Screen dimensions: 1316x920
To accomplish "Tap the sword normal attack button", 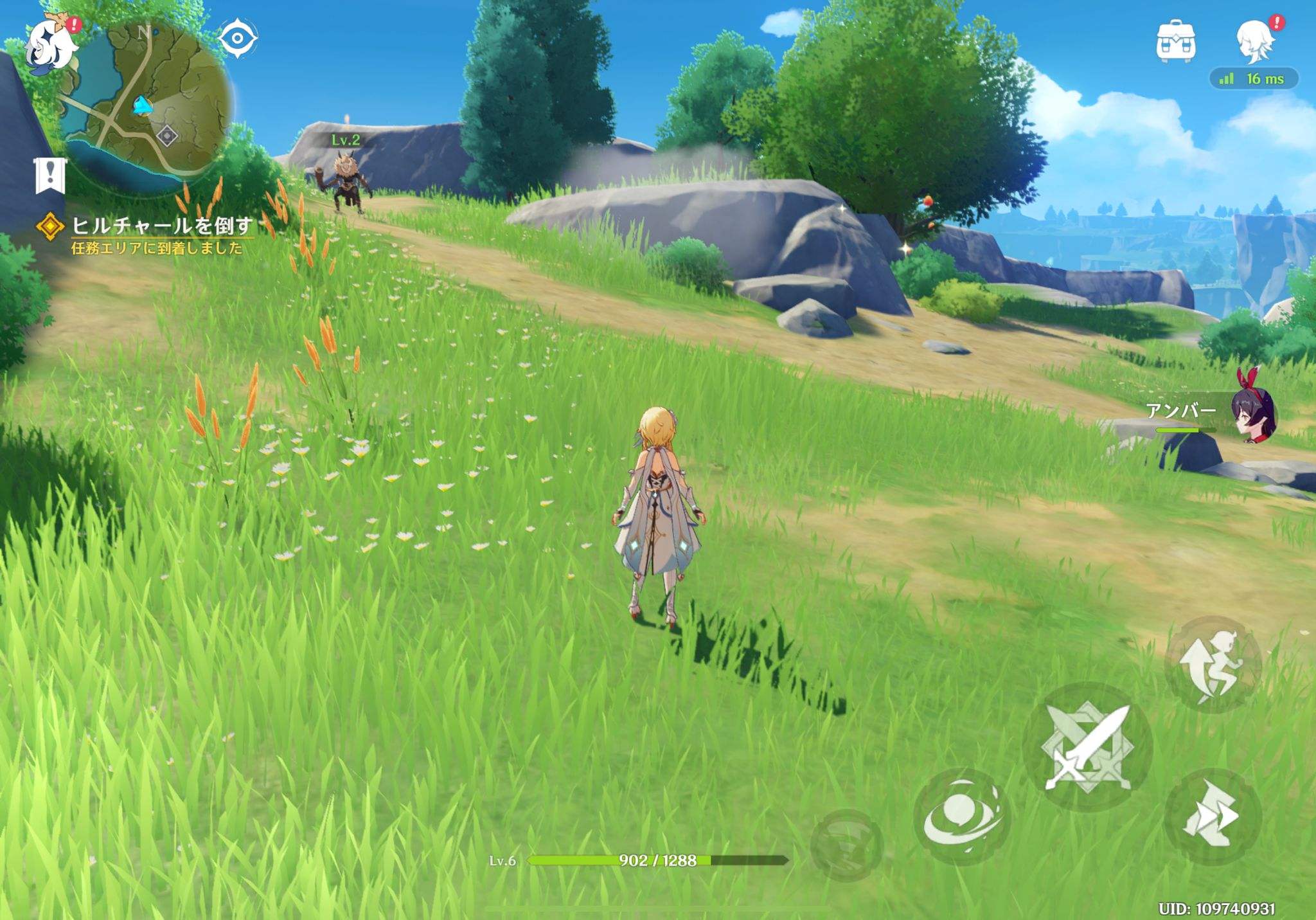I will [x=1087, y=747].
